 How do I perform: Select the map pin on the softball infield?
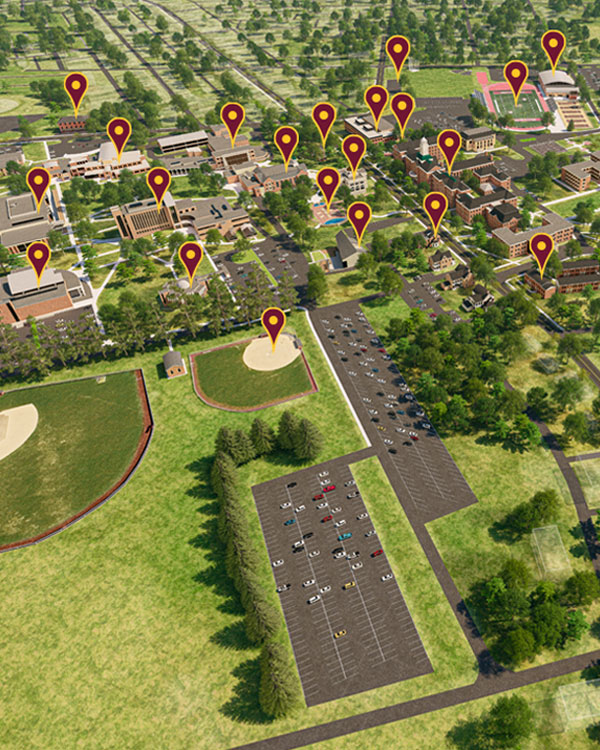click(273, 324)
